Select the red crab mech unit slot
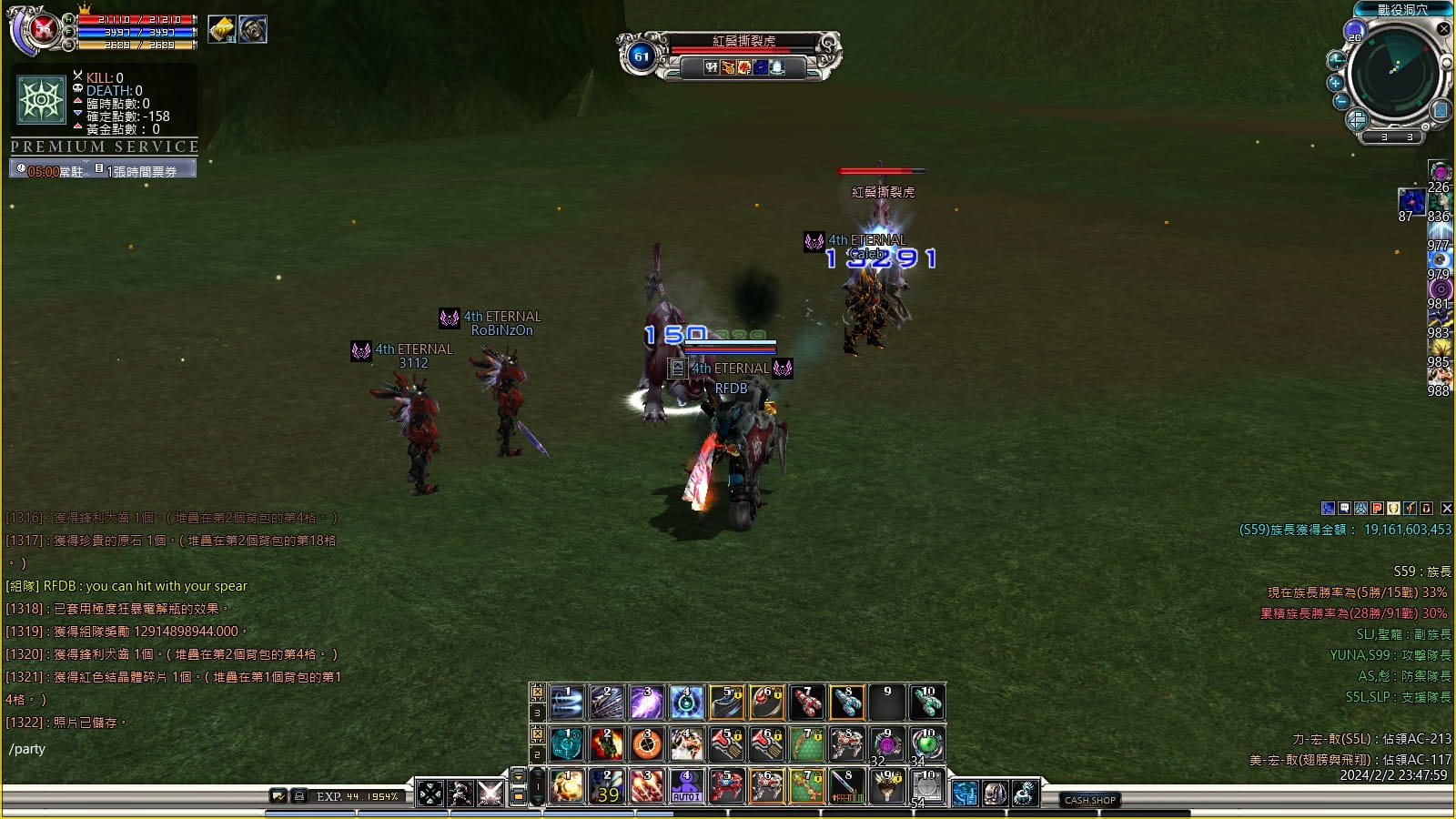The width and height of the screenshot is (1456, 819). (x=726, y=786)
